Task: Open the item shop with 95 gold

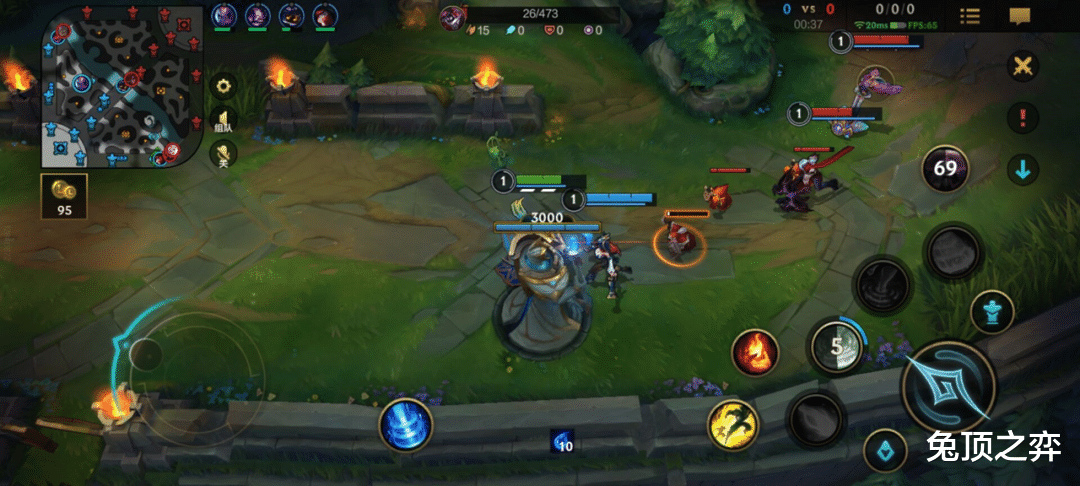Action: 64,196
